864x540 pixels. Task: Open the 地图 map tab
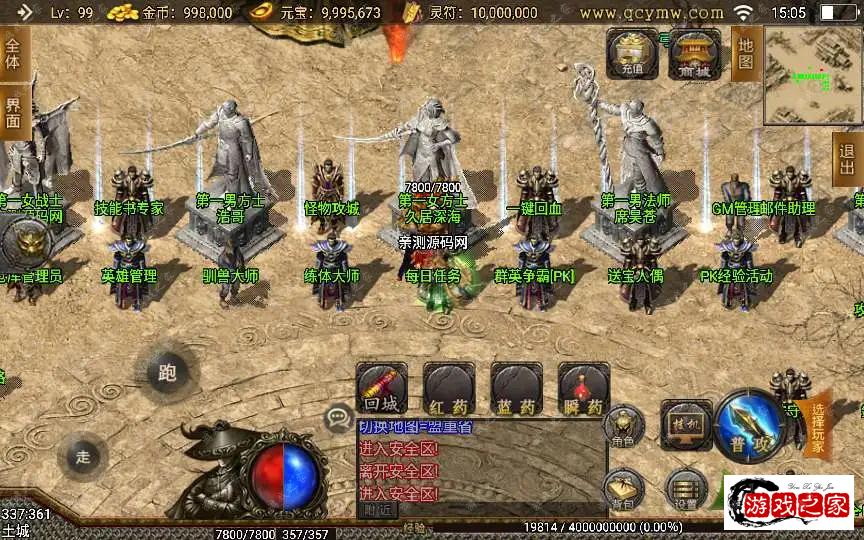click(746, 53)
